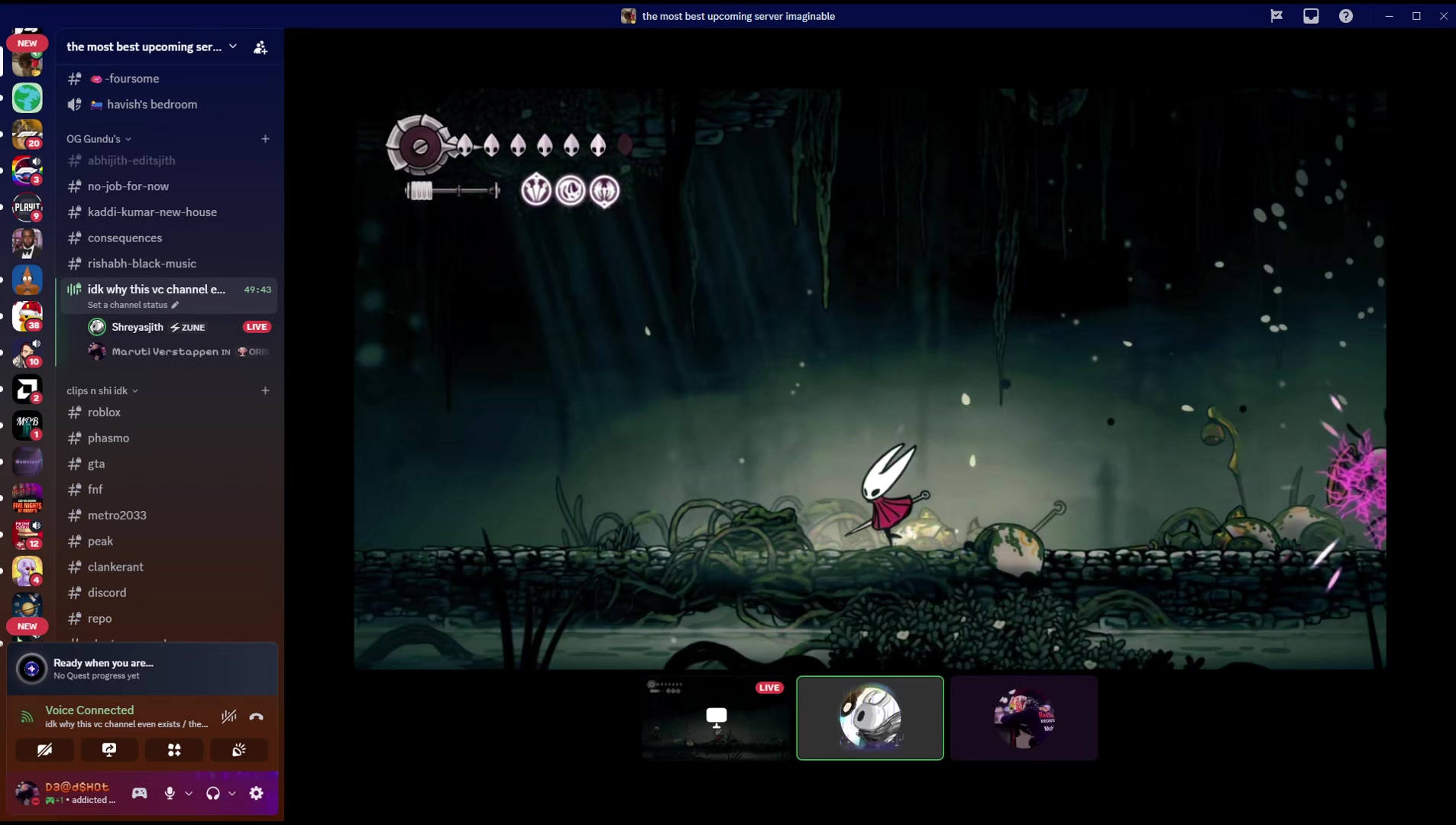Select the three-blade fan tool icon
Image resolution: width=1456 pixels, height=825 pixels.
pyautogui.click(x=536, y=190)
